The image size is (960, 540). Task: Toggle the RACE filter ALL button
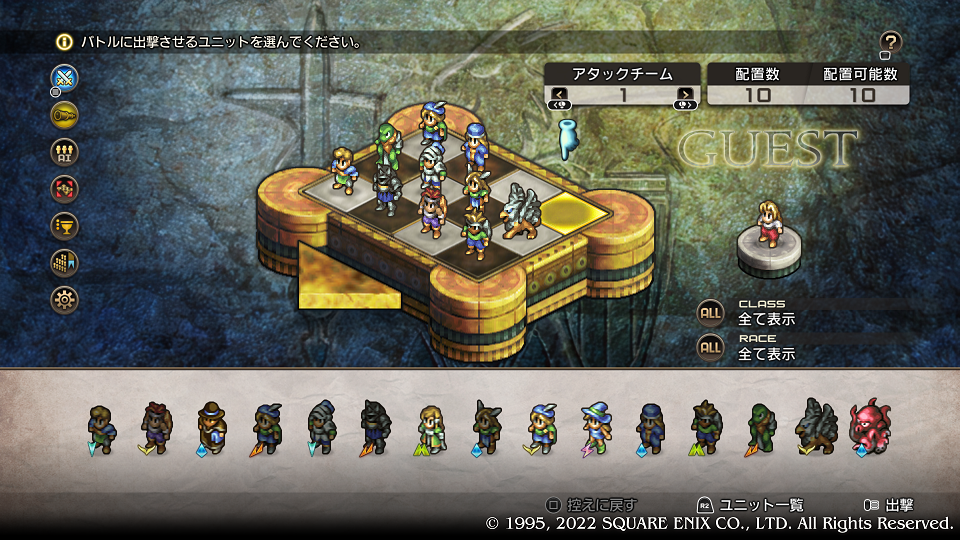click(x=710, y=347)
